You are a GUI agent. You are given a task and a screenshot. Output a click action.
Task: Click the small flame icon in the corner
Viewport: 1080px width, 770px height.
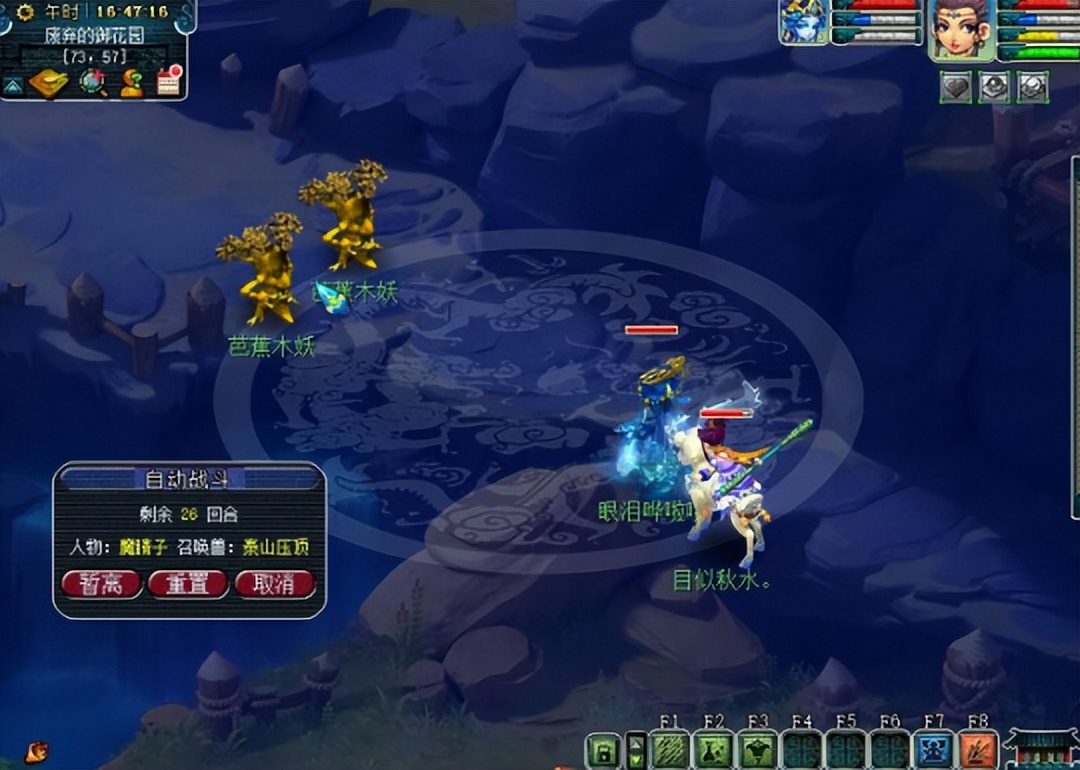pos(37,749)
